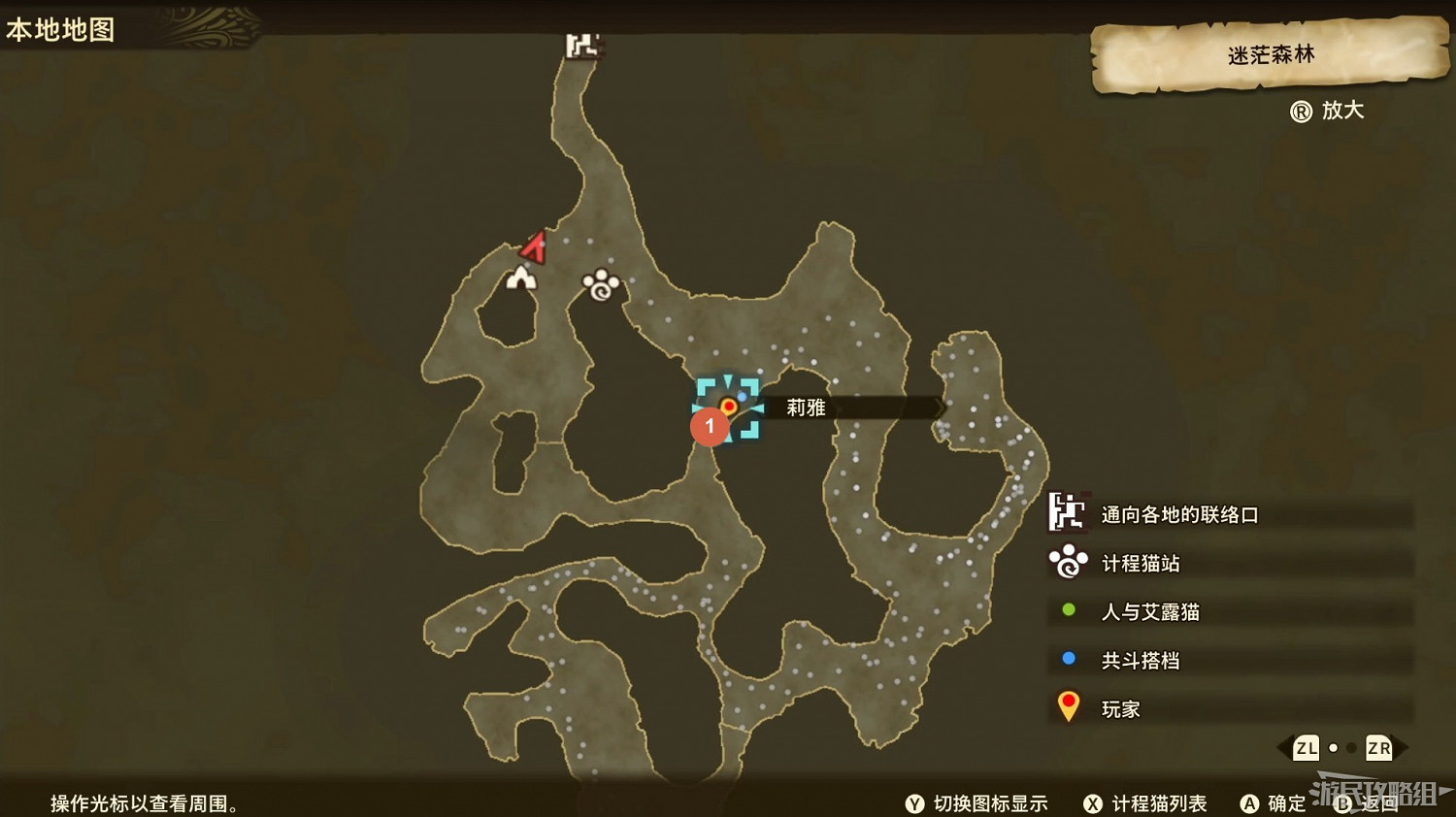Viewport: 1456px width, 817px height.
Task: Click the 计程猫站 legend paw icon
Action: pyautogui.click(x=1068, y=563)
